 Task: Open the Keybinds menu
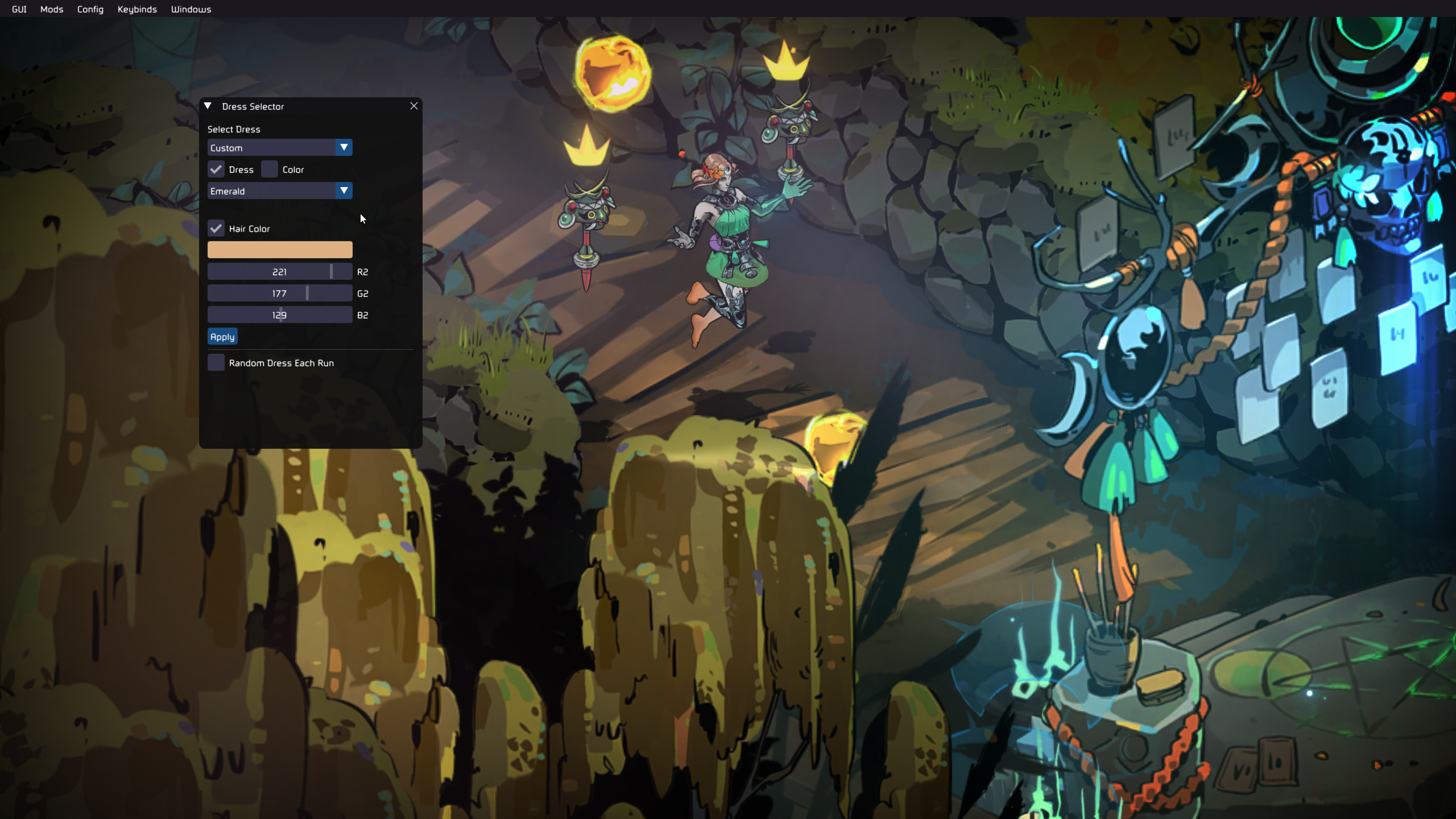[x=137, y=9]
